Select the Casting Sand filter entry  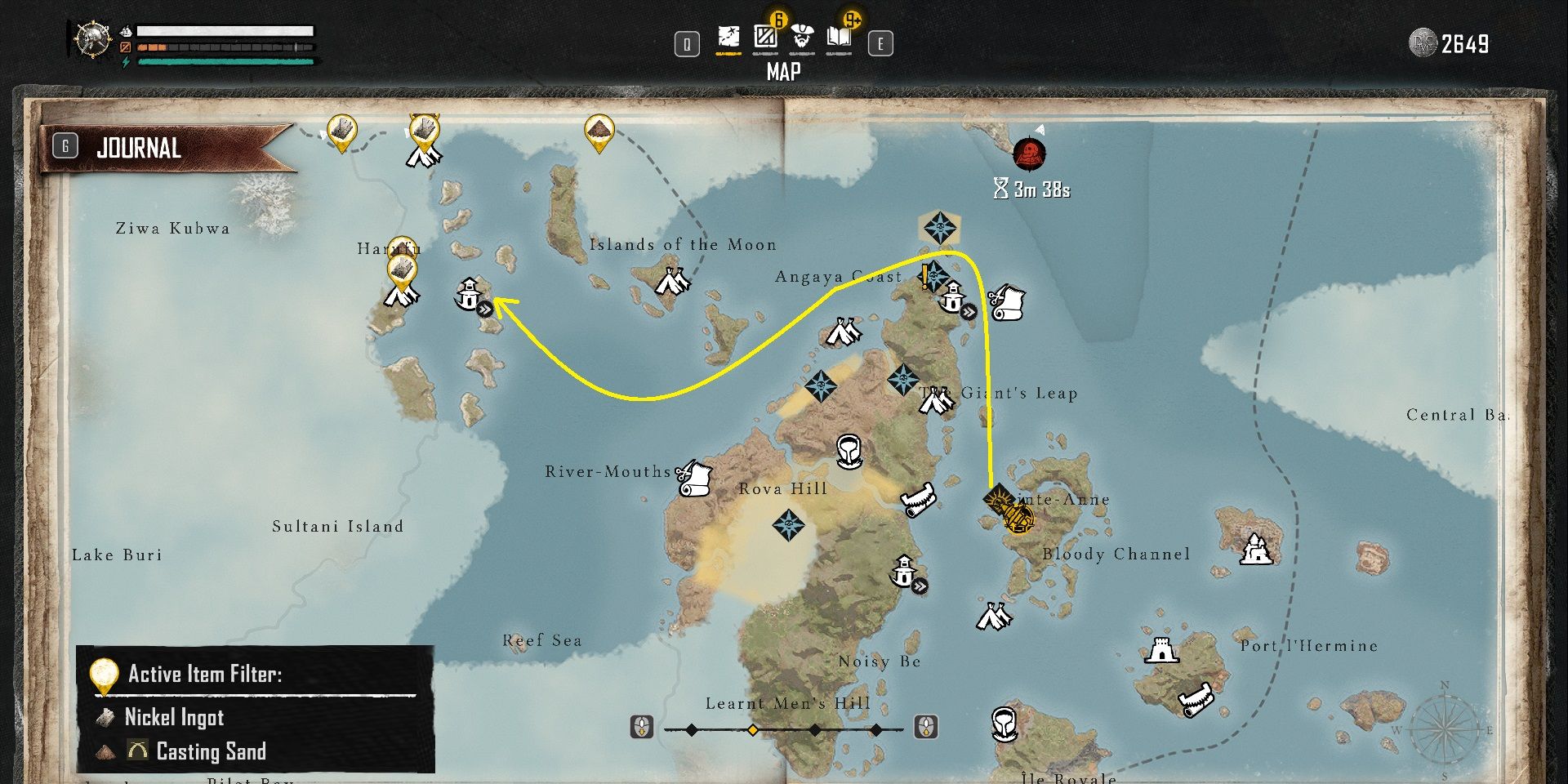(x=211, y=751)
